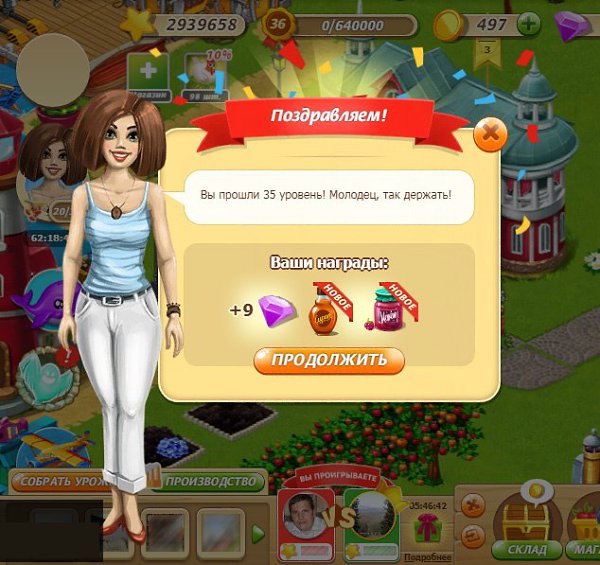The width and height of the screenshot is (600, 565).
Task: Click the orange ПРОДОЛЖИТЬ button
Action: 329,361
